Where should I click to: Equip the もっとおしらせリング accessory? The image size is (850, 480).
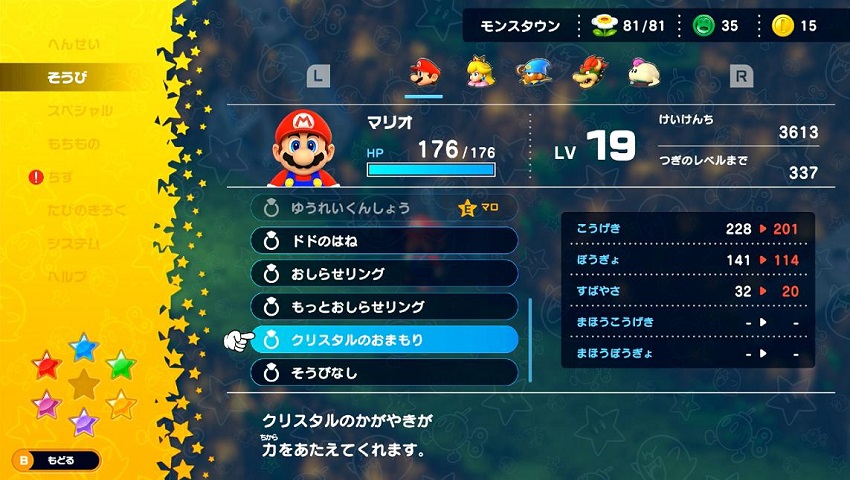click(384, 307)
